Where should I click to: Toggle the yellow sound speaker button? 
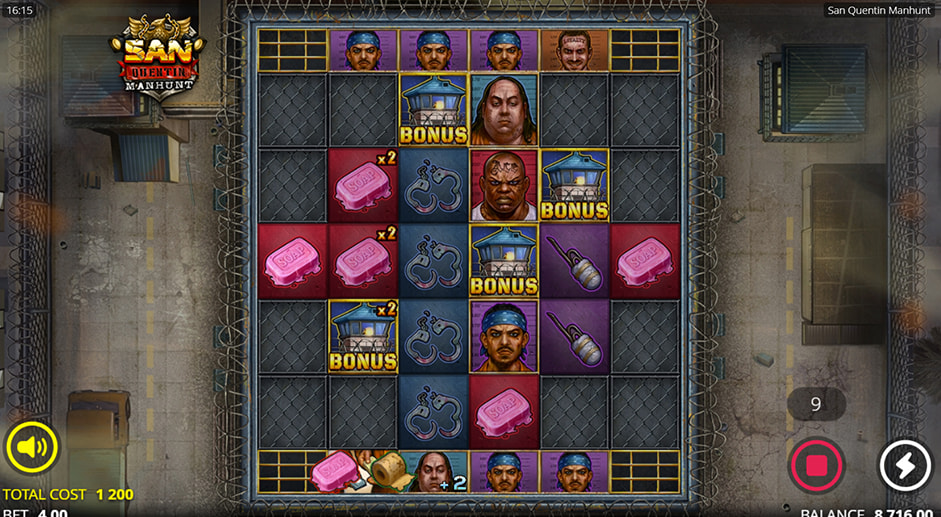coord(32,447)
